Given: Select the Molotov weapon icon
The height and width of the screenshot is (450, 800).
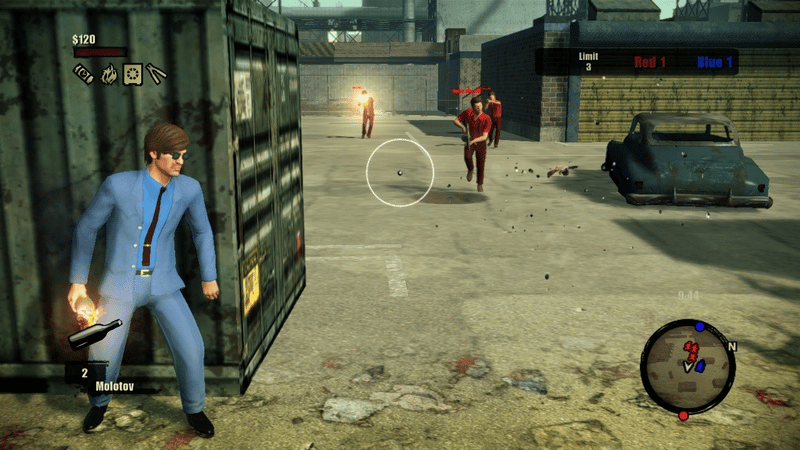Looking at the screenshot, I should pyautogui.click(x=94, y=334).
